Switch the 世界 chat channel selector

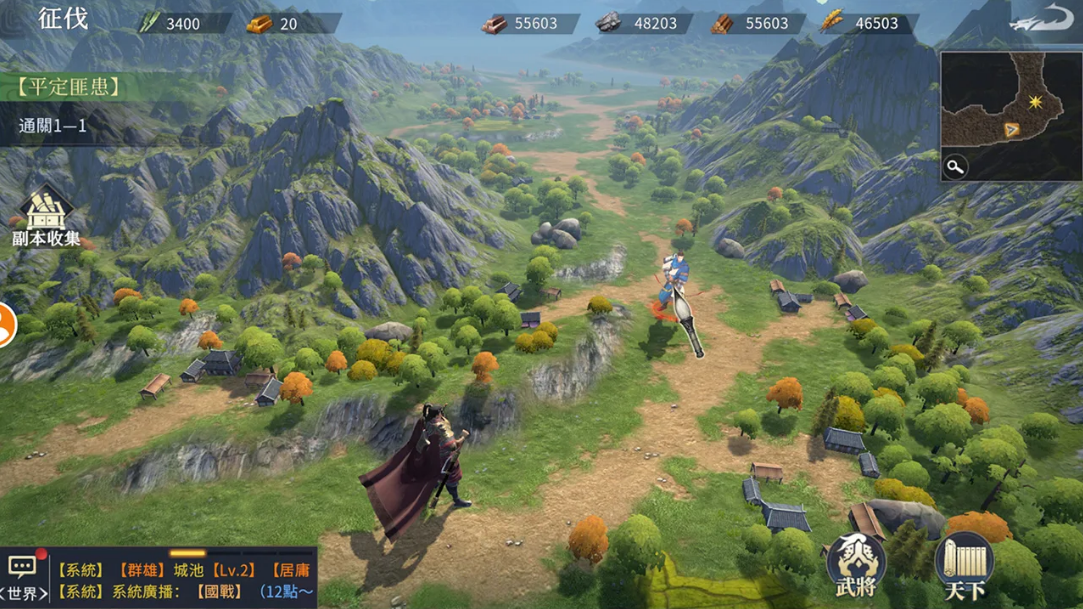[23, 593]
